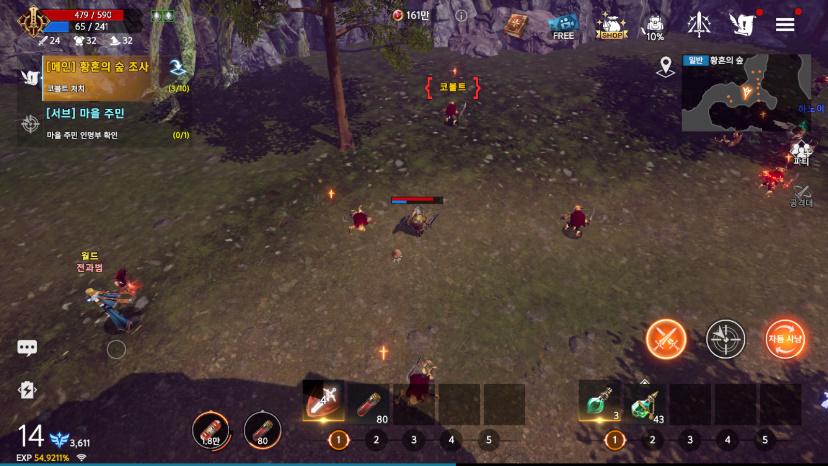Use the green potion with count 43
This screenshot has height=466, width=828.
645,403
